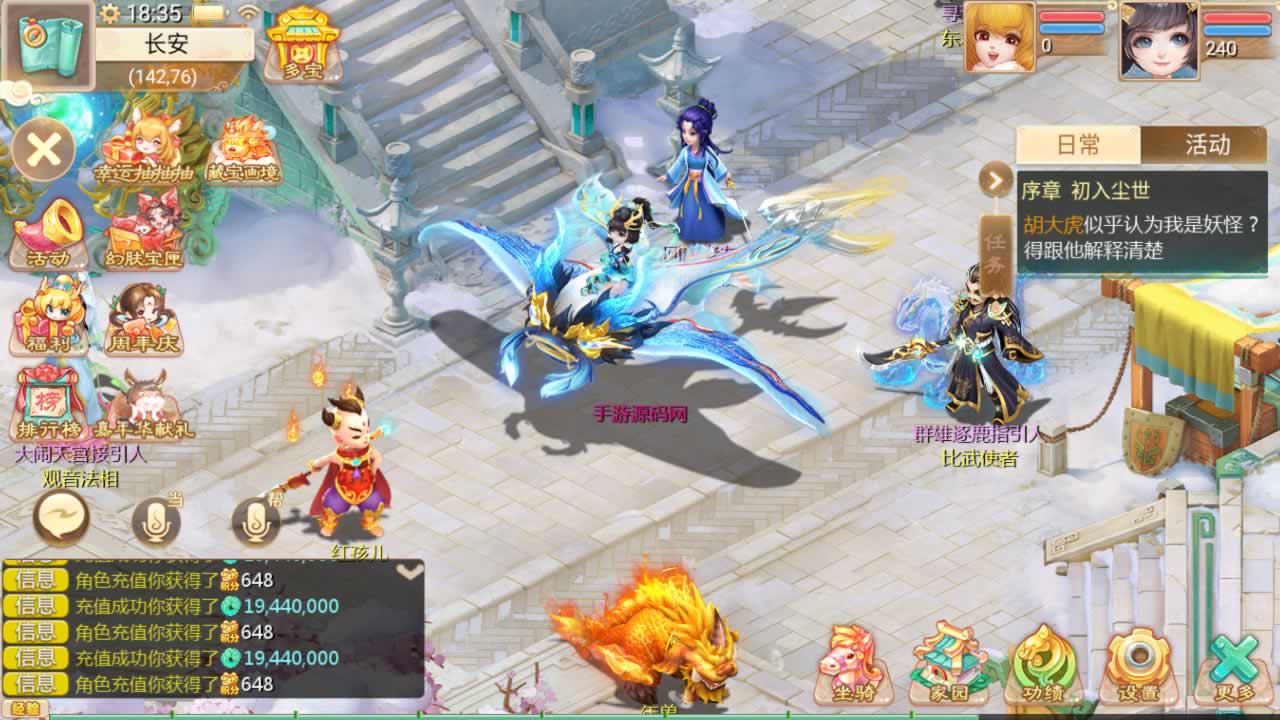Screen dimensions: 1280x720
Task: Open the 坐骑 mount menu
Action: tap(851, 664)
